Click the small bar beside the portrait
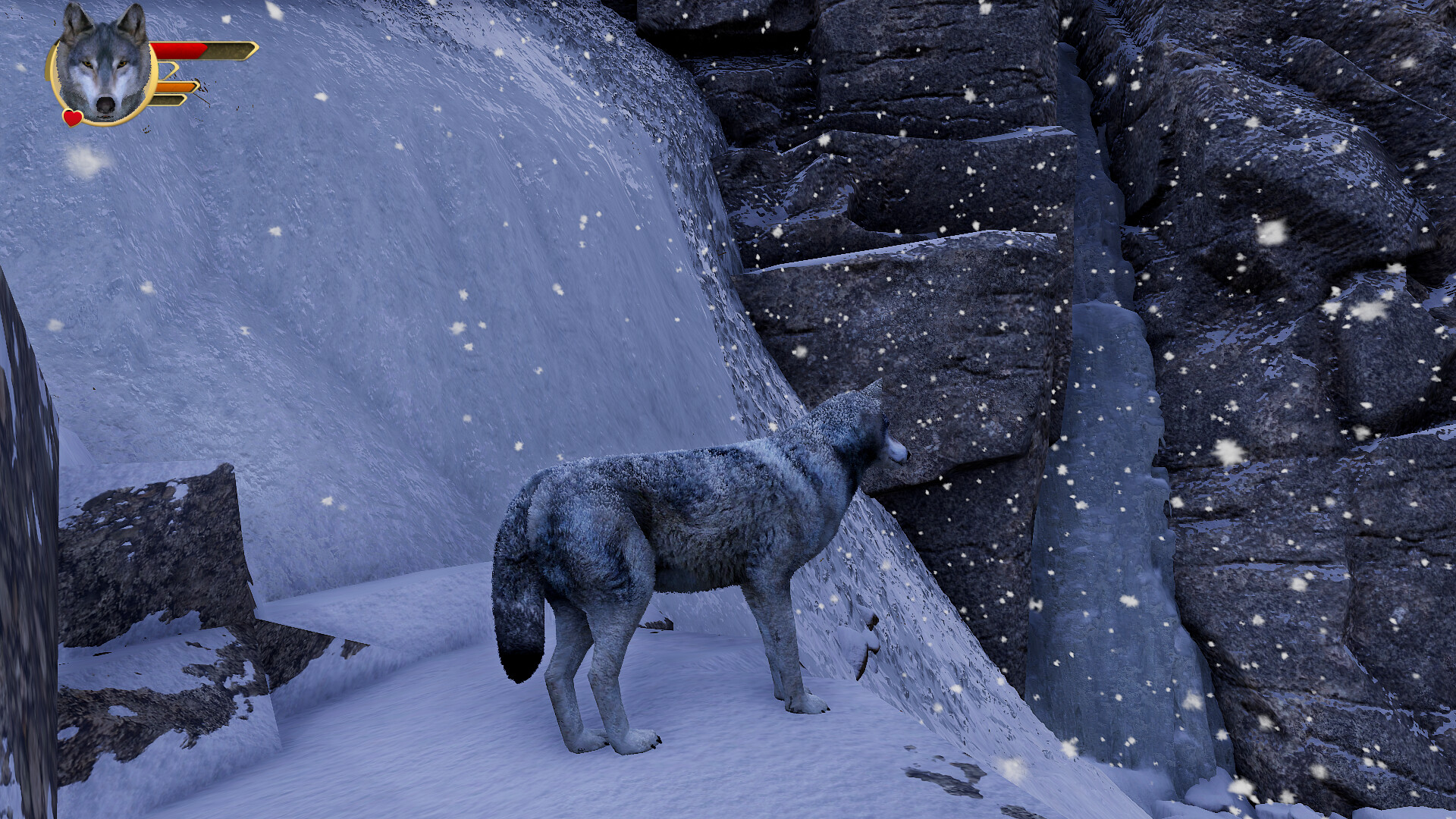The height and width of the screenshot is (819, 1456). [x=165, y=68]
